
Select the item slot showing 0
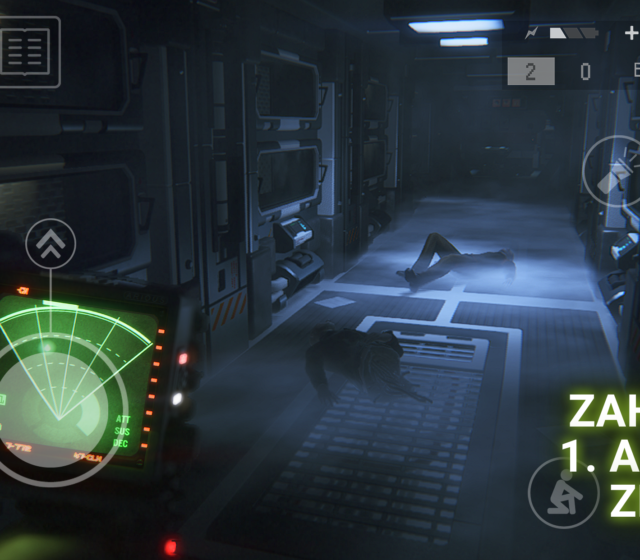585,71
